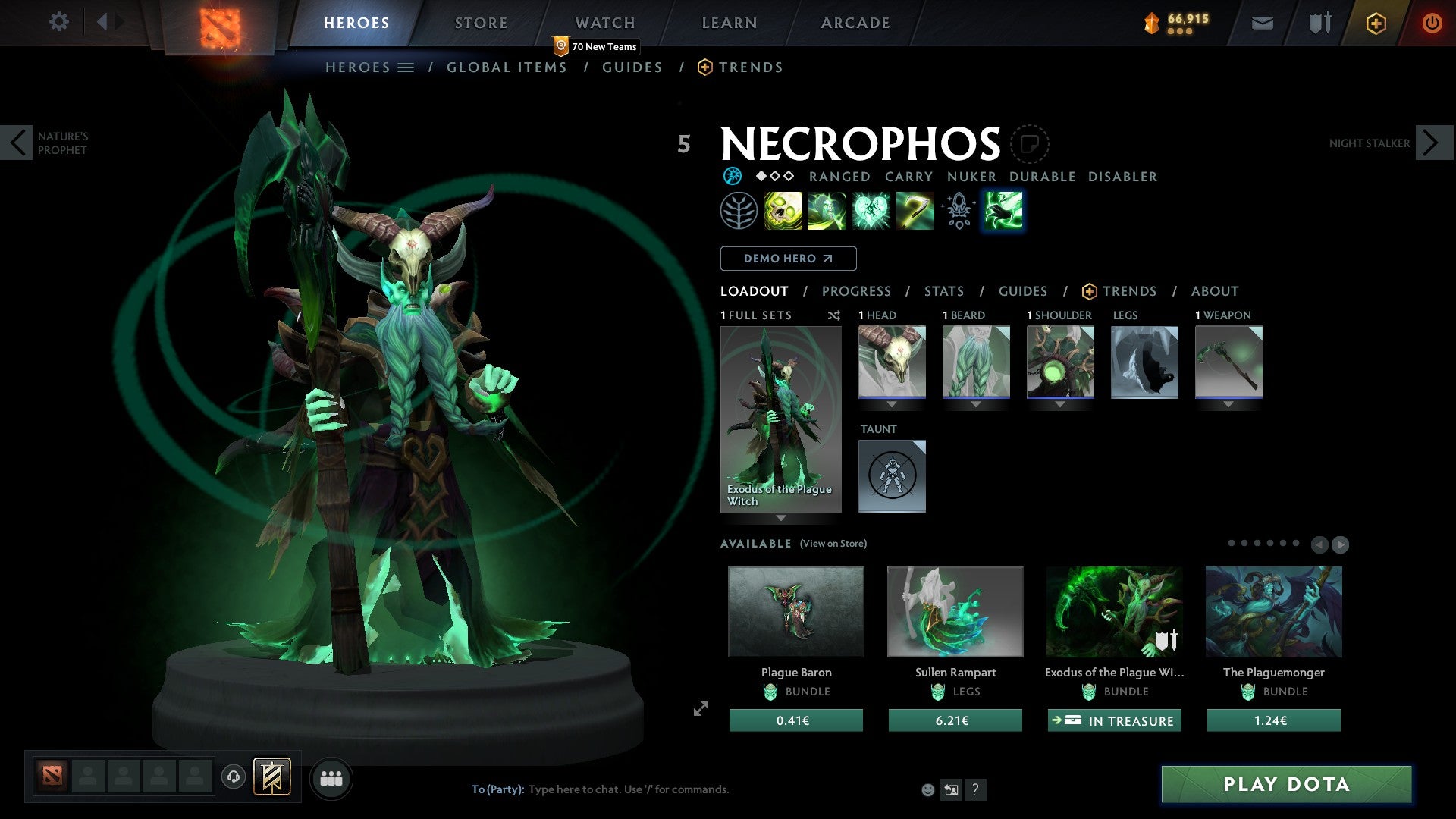Viewport: 1456px width, 819px height.
Task: Open the settings gear
Action: tap(59, 22)
